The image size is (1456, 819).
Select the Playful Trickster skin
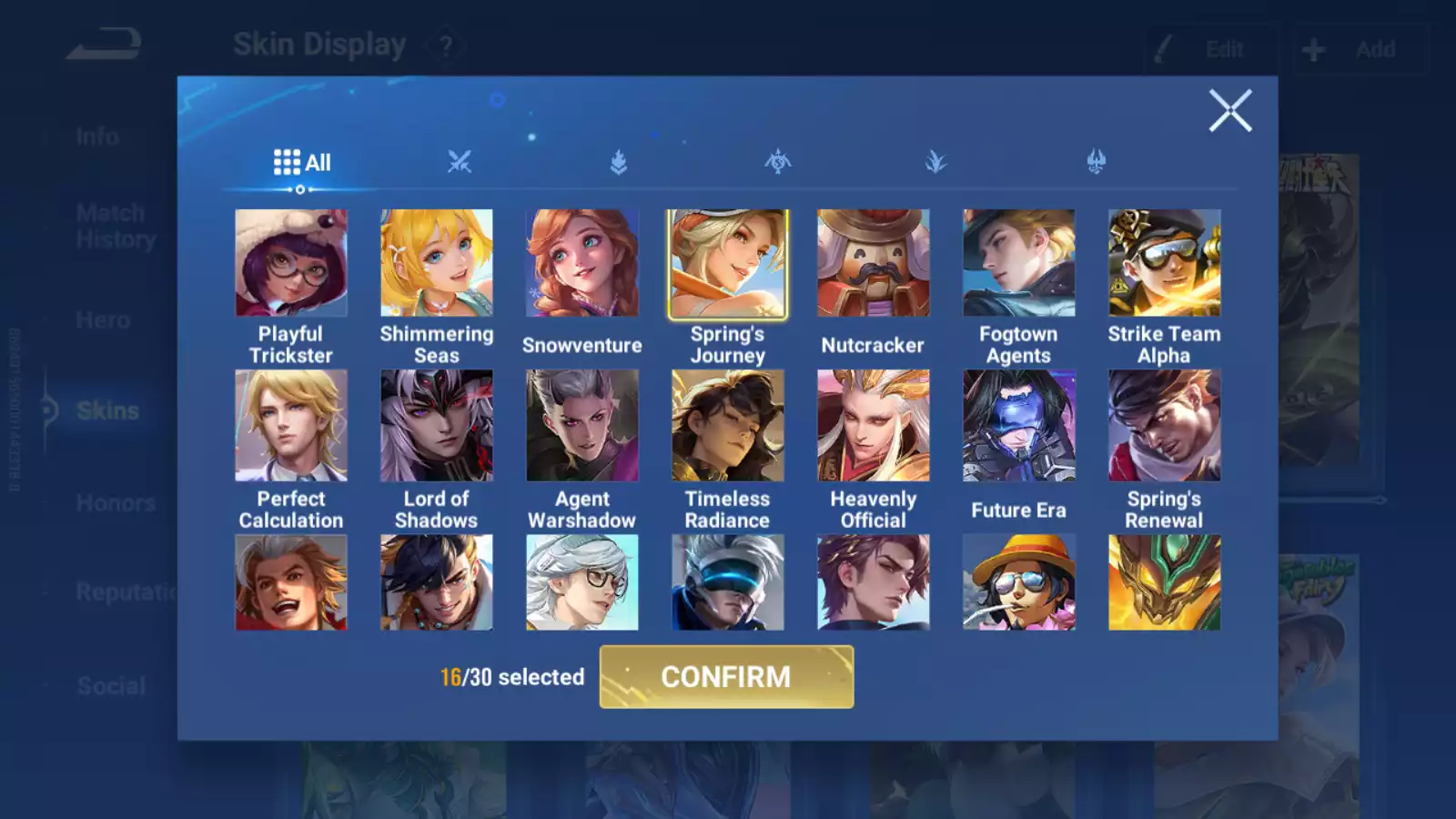(x=291, y=263)
